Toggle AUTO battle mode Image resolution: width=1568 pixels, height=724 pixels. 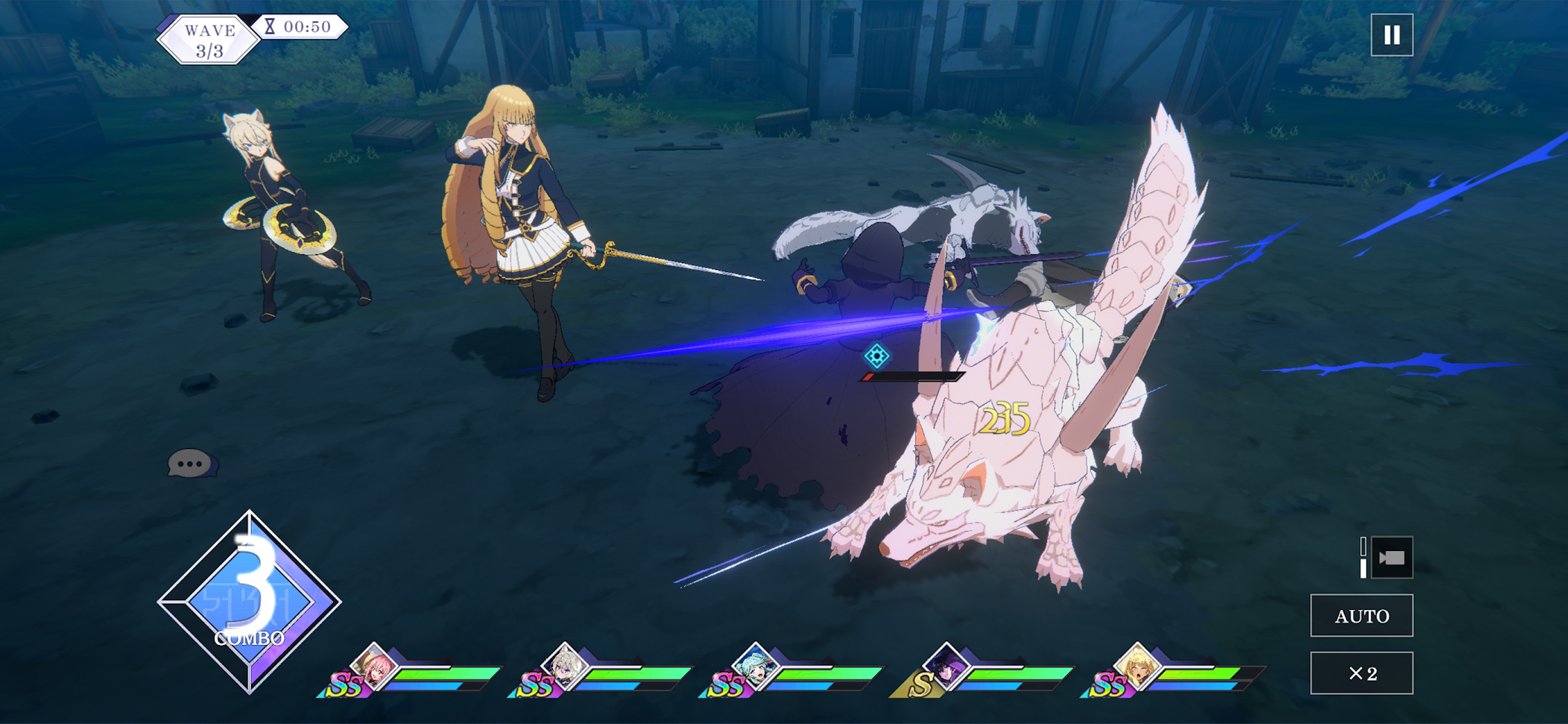(x=1362, y=616)
